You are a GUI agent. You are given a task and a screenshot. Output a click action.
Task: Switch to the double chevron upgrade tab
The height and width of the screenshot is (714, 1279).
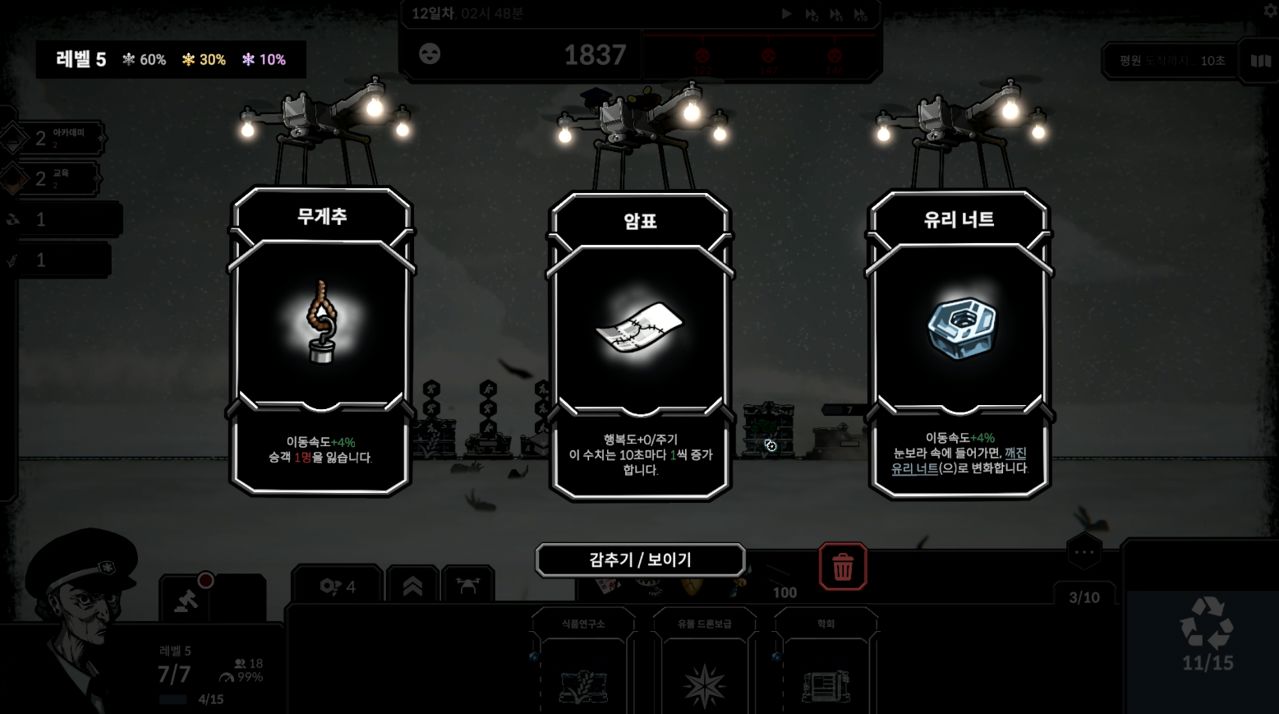pyautogui.click(x=412, y=586)
